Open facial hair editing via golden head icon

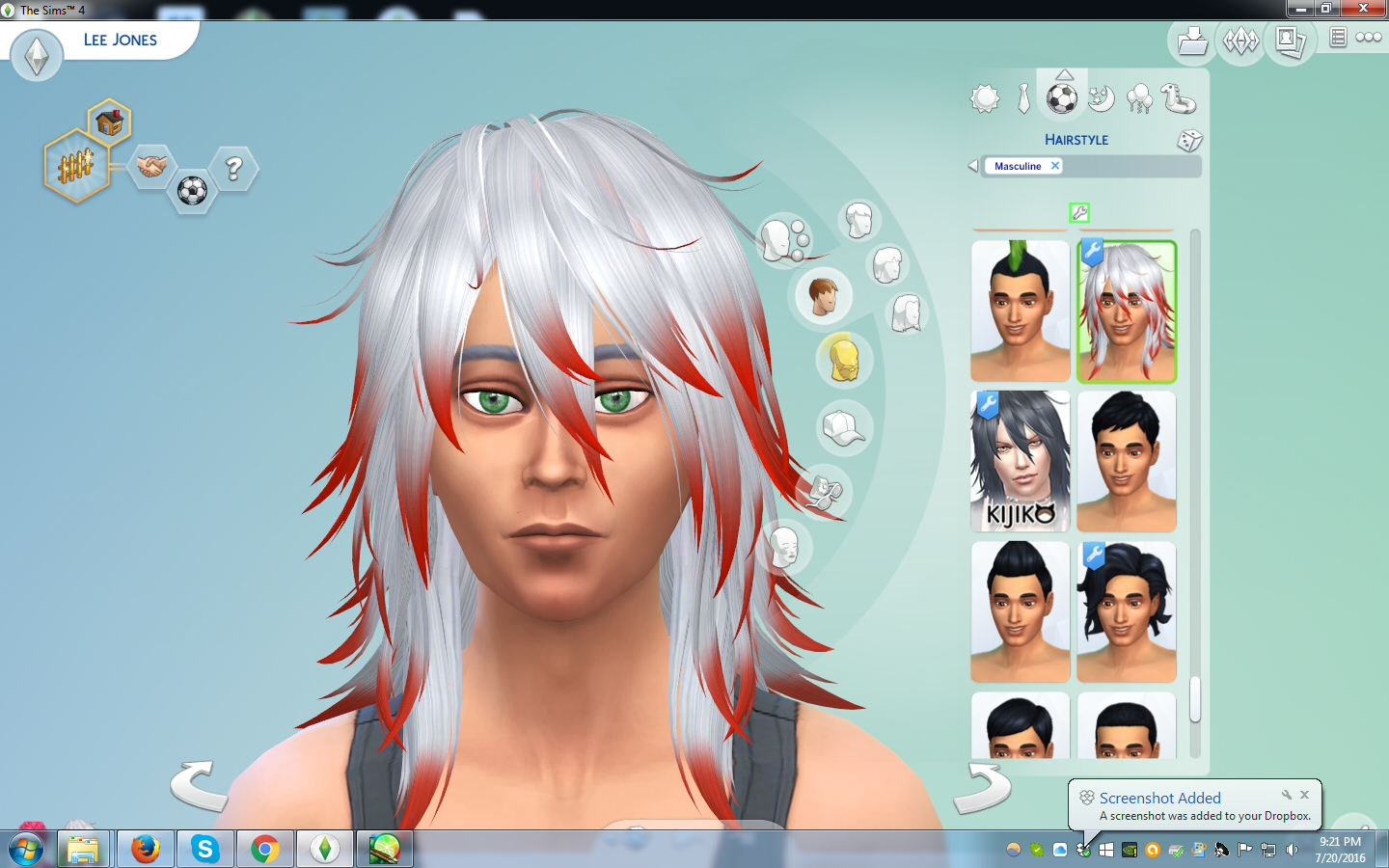[844, 360]
